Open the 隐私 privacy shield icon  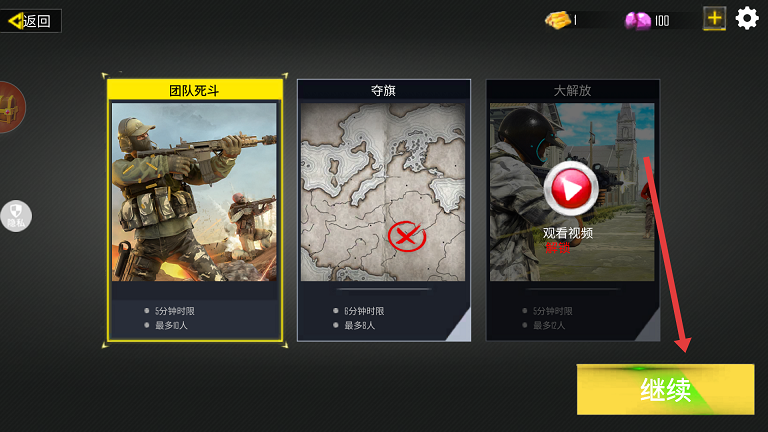(x=16, y=215)
